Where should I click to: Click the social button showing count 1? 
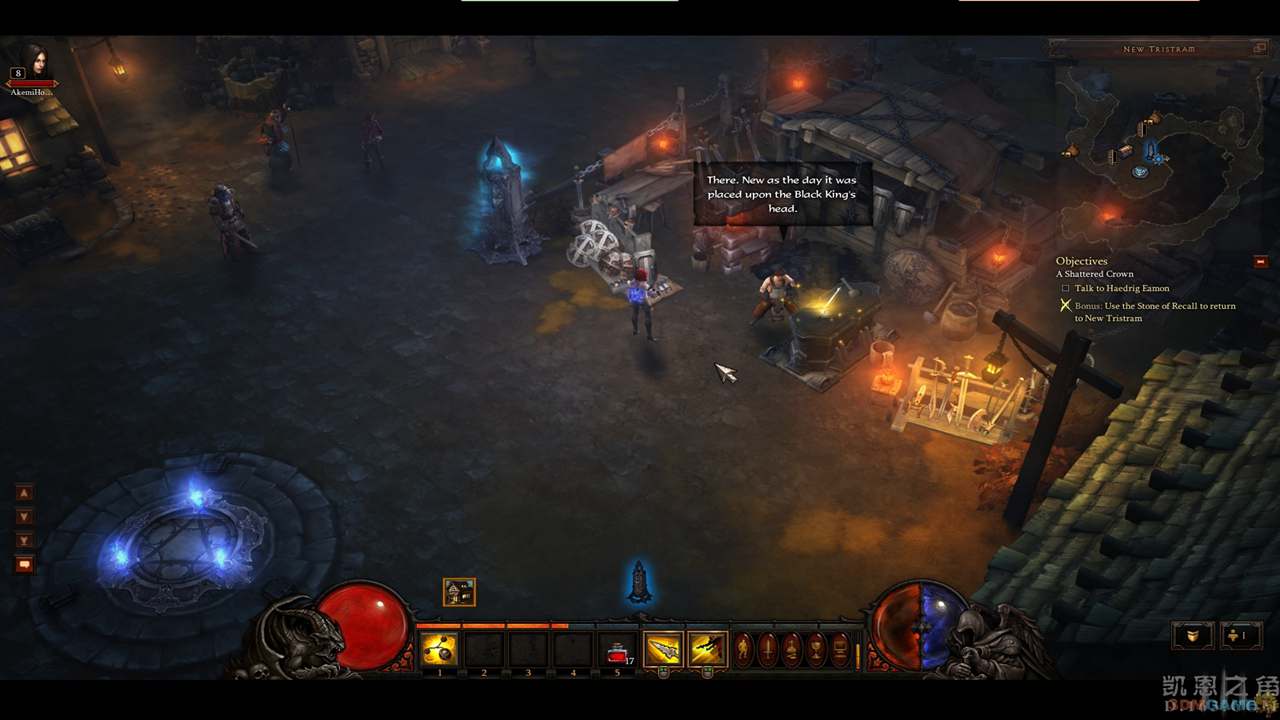pos(1238,635)
